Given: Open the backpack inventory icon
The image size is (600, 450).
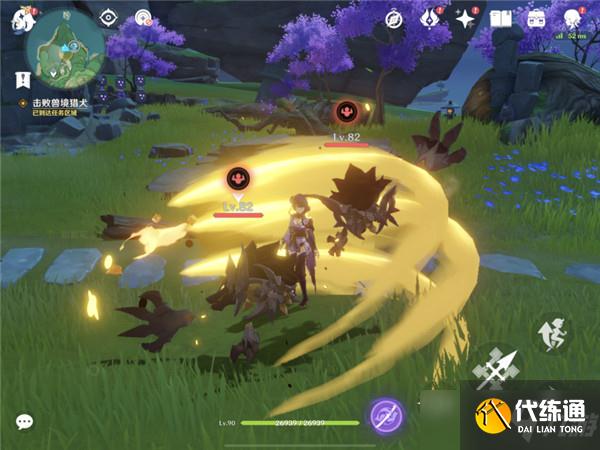Looking at the screenshot, I should tap(537, 18).
